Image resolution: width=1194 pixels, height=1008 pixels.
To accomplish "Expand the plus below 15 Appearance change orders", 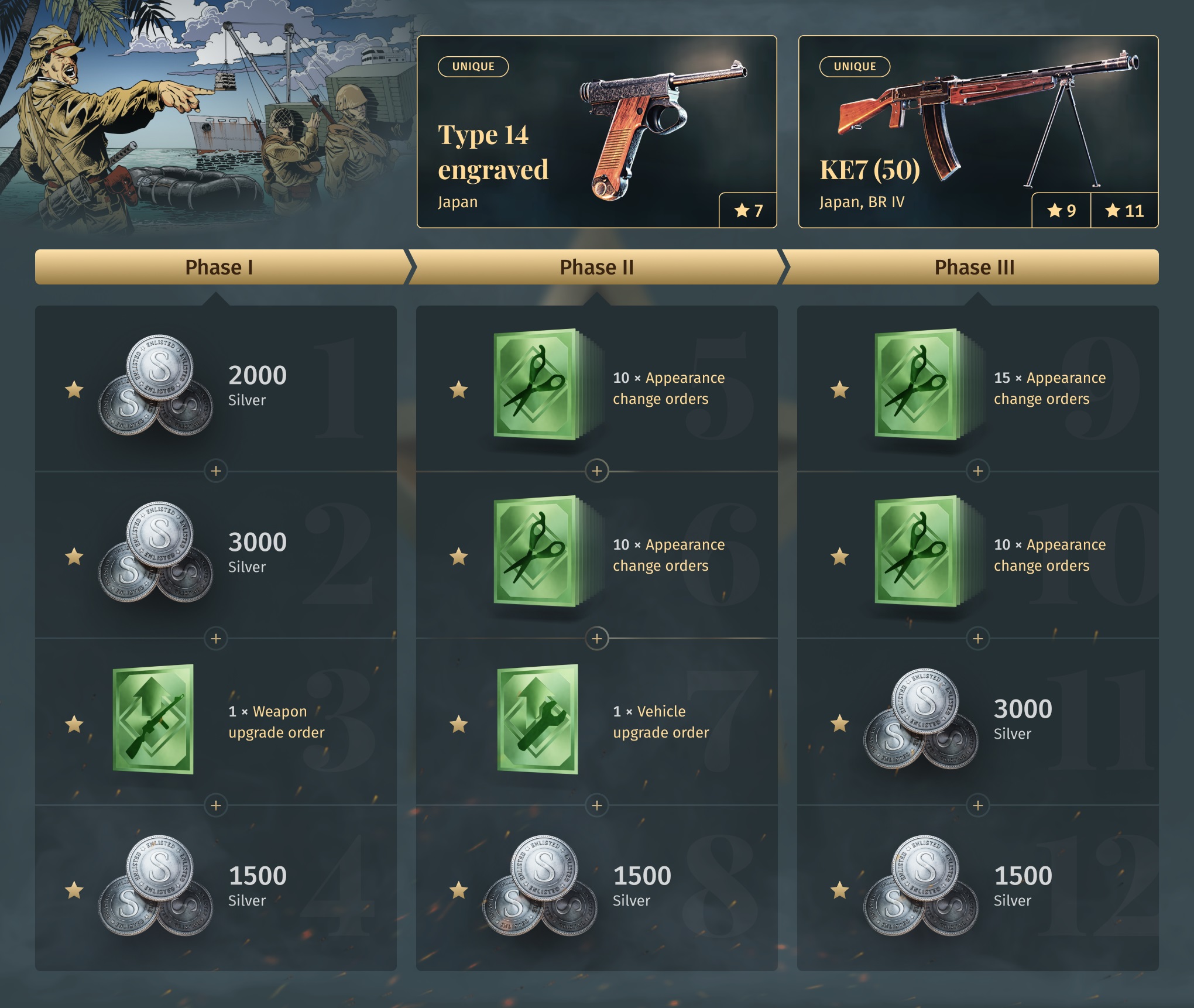I will pyautogui.click(x=977, y=471).
